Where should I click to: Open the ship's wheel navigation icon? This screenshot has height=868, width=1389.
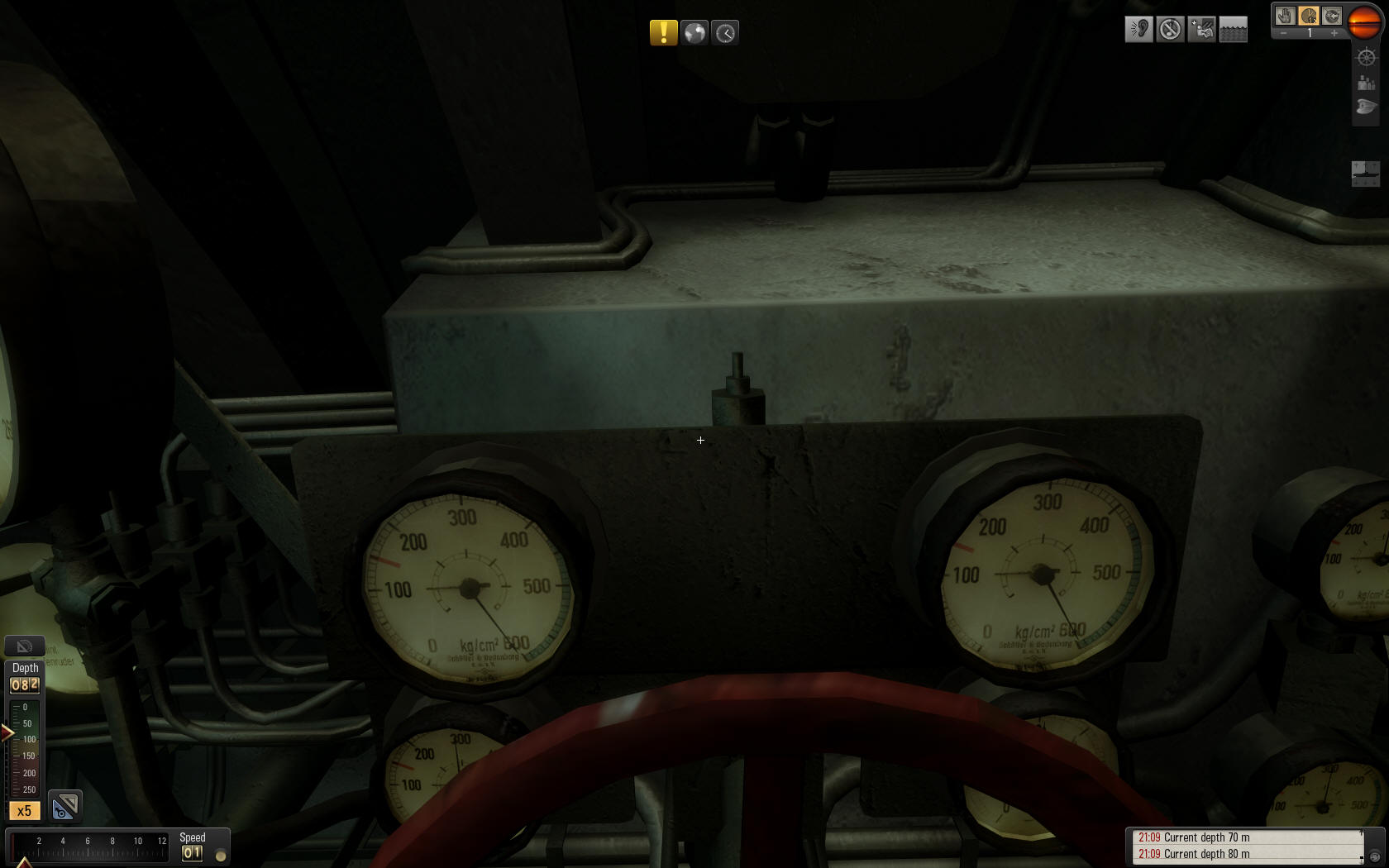pyautogui.click(x=1366, y=57)
